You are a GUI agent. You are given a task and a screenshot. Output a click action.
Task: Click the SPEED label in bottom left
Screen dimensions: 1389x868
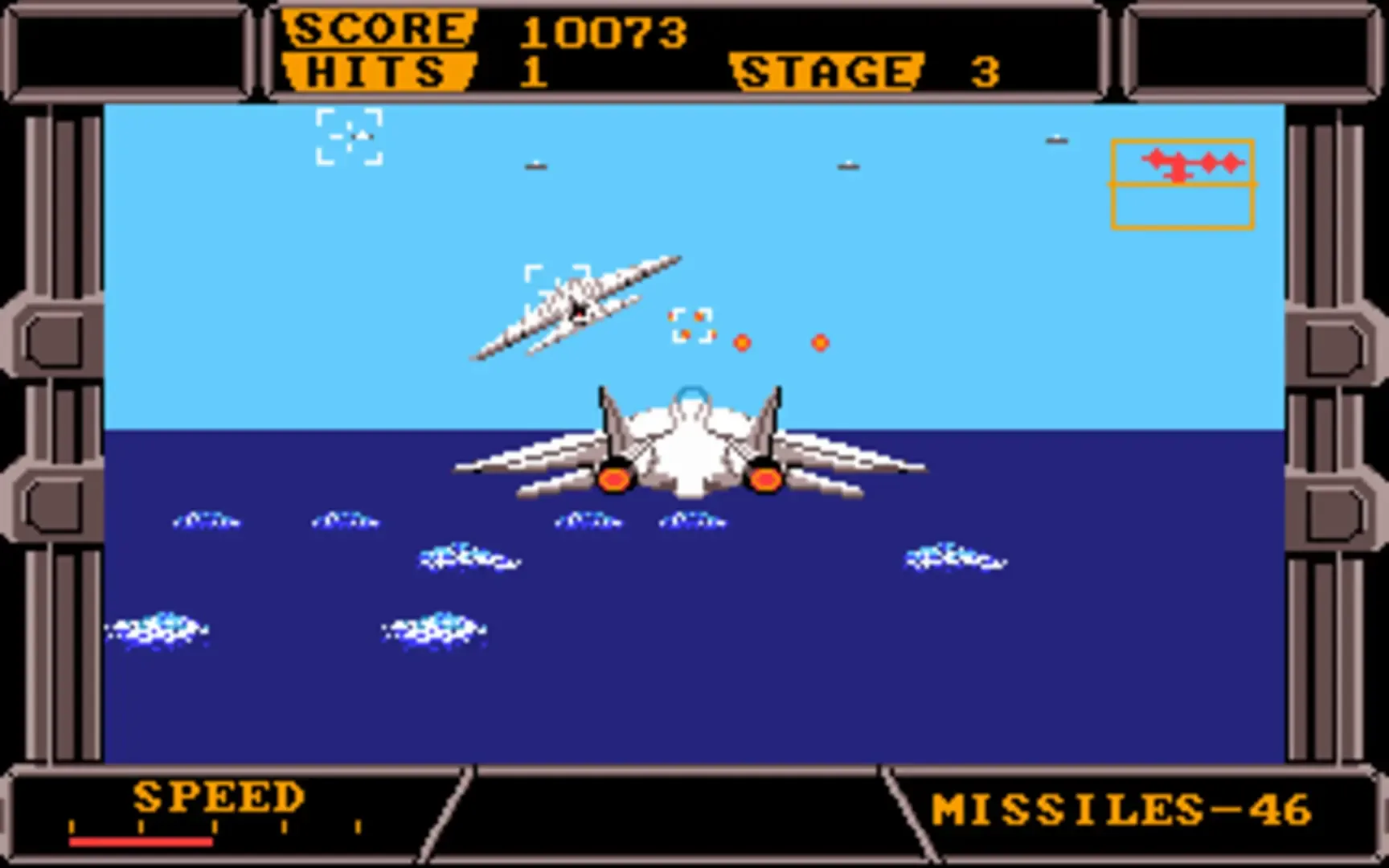pyautogui.click(x=217, y=797)
